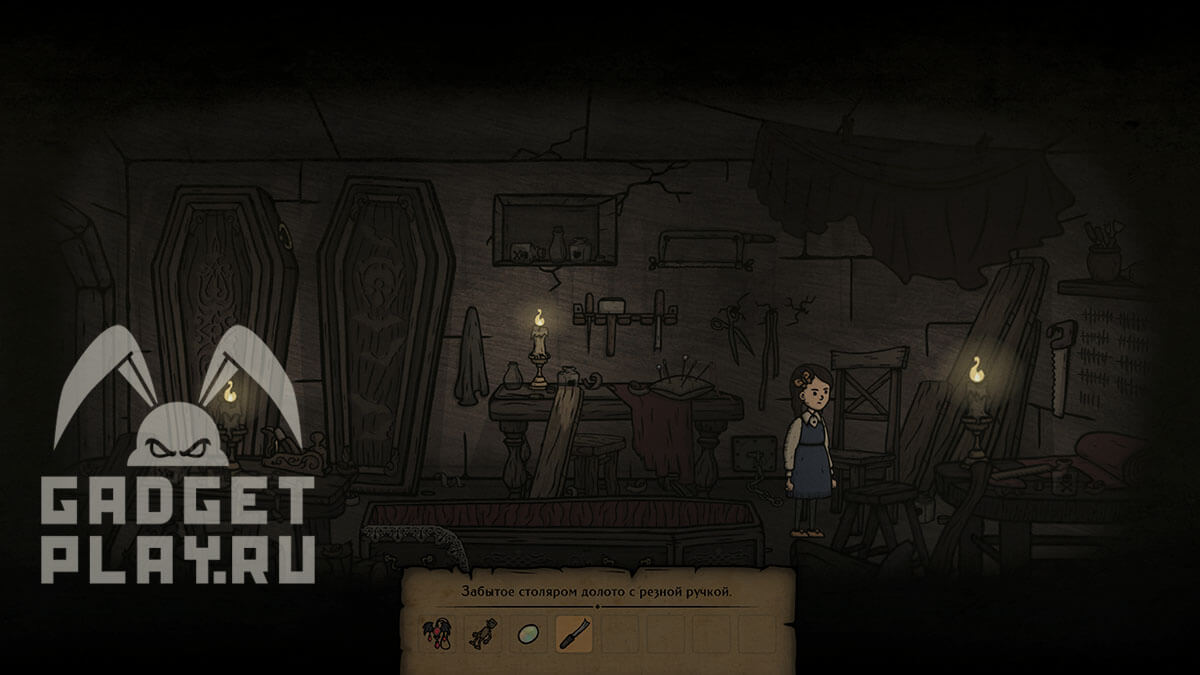
Task: Select the black bird charm inventory item
Action: click(438, 633)
